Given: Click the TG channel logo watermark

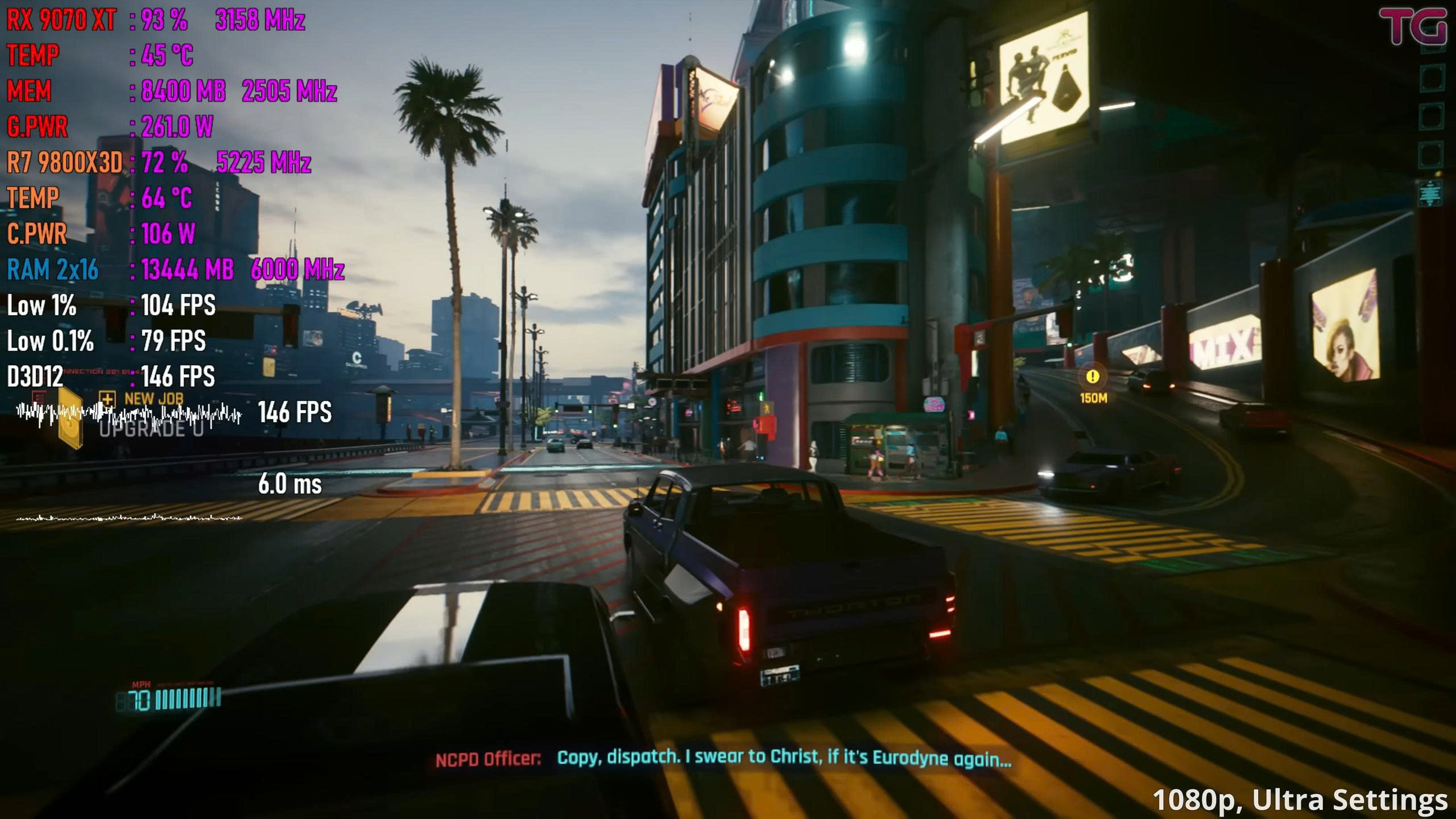Looking at the screenshot, I should pyautogui.click(x=1413, y=26).
